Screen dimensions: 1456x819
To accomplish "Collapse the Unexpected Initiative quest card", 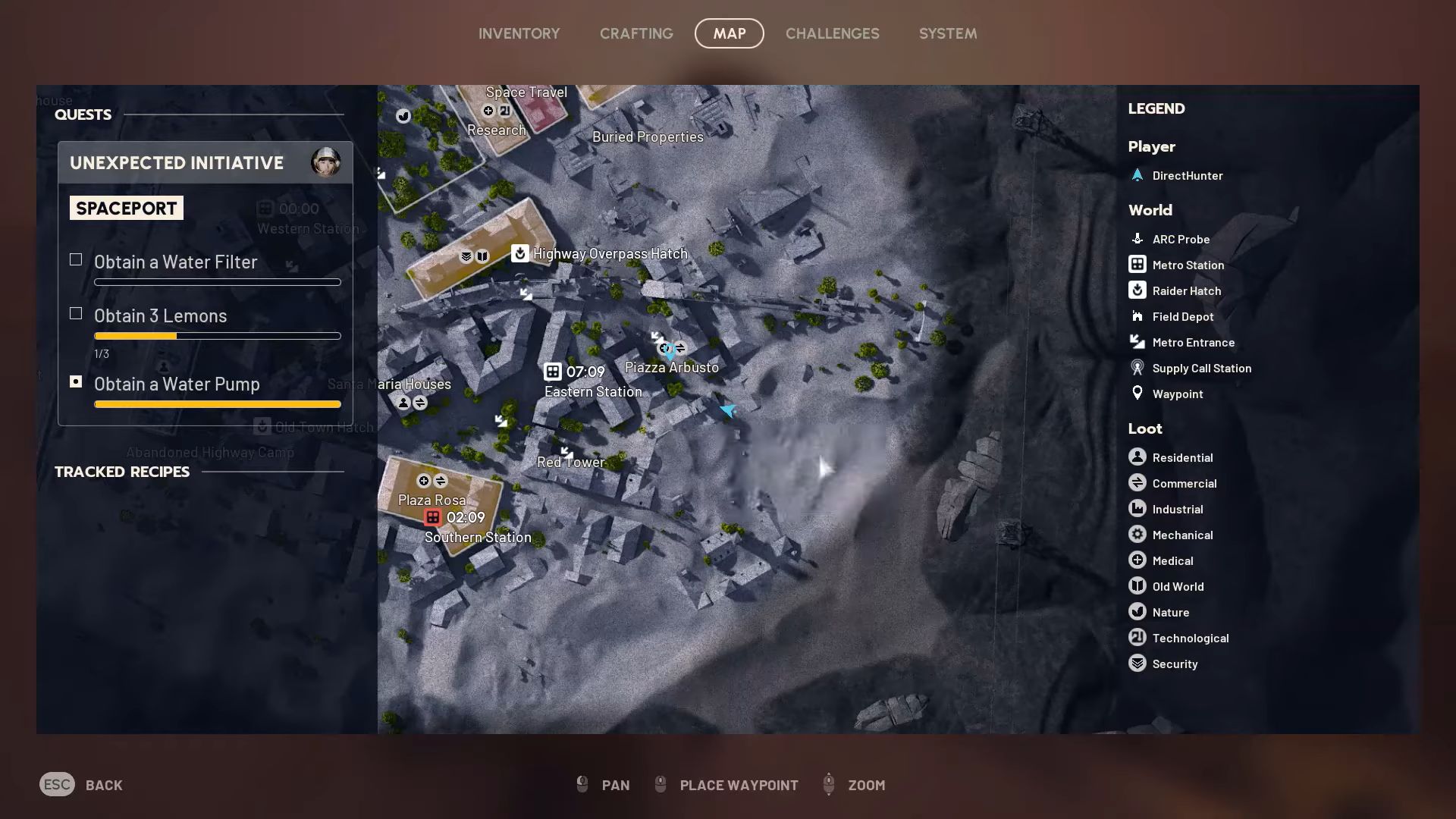I will 176,162.
